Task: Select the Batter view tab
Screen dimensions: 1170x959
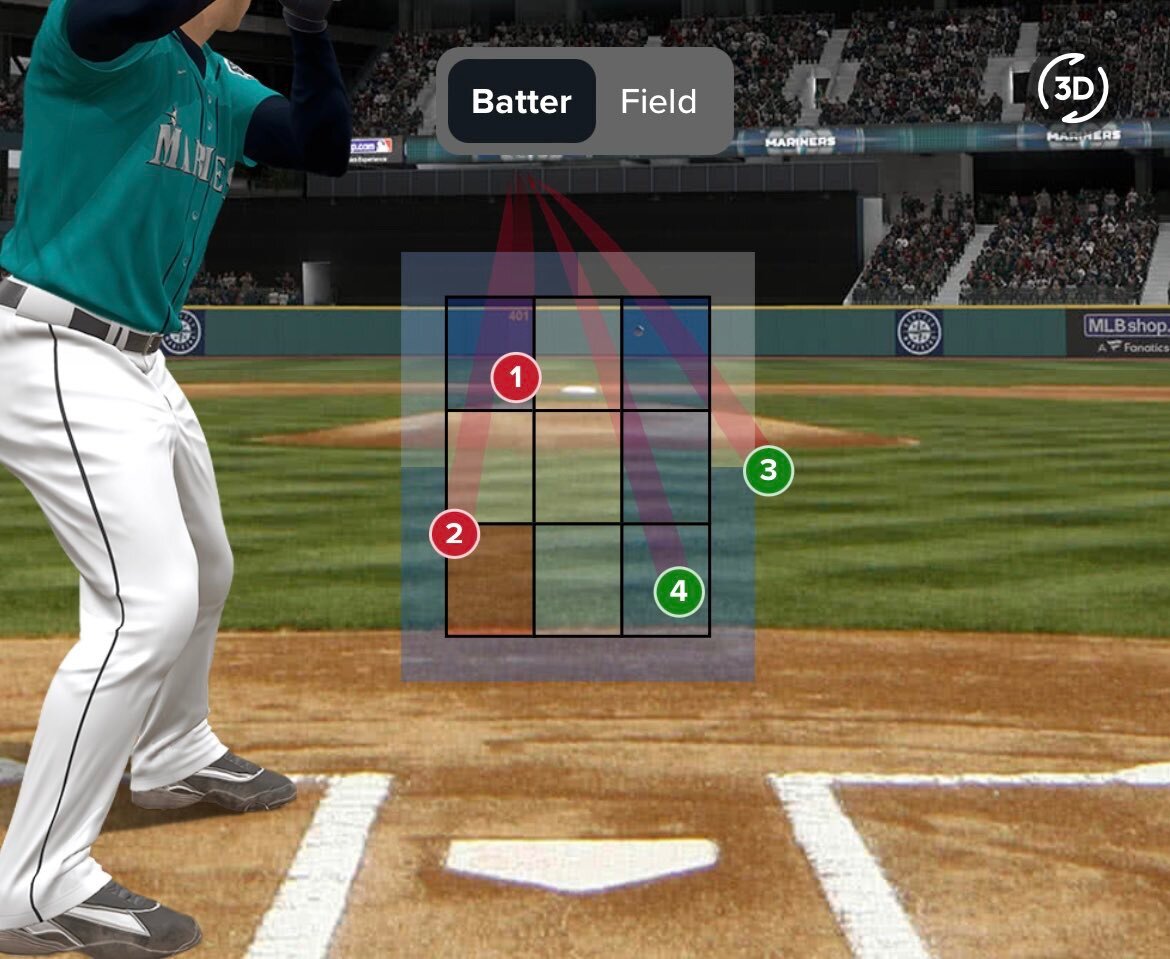Action: pos(521,102)
